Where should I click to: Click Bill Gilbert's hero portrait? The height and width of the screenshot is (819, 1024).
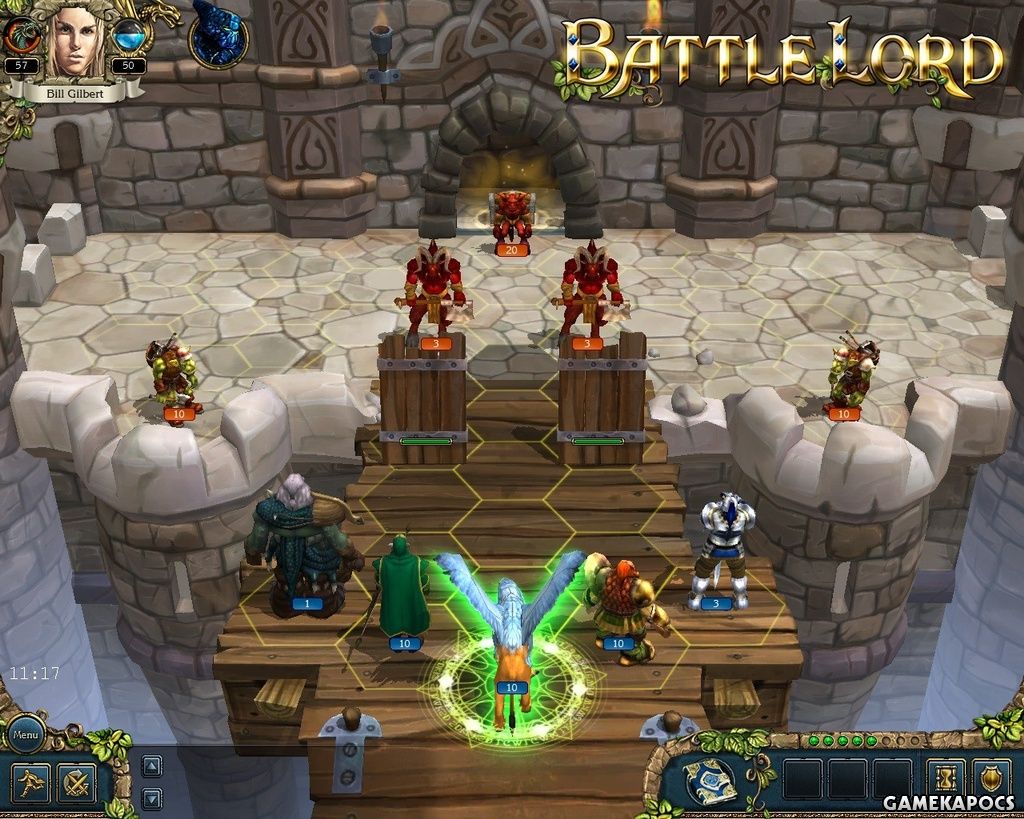[78, 42]
